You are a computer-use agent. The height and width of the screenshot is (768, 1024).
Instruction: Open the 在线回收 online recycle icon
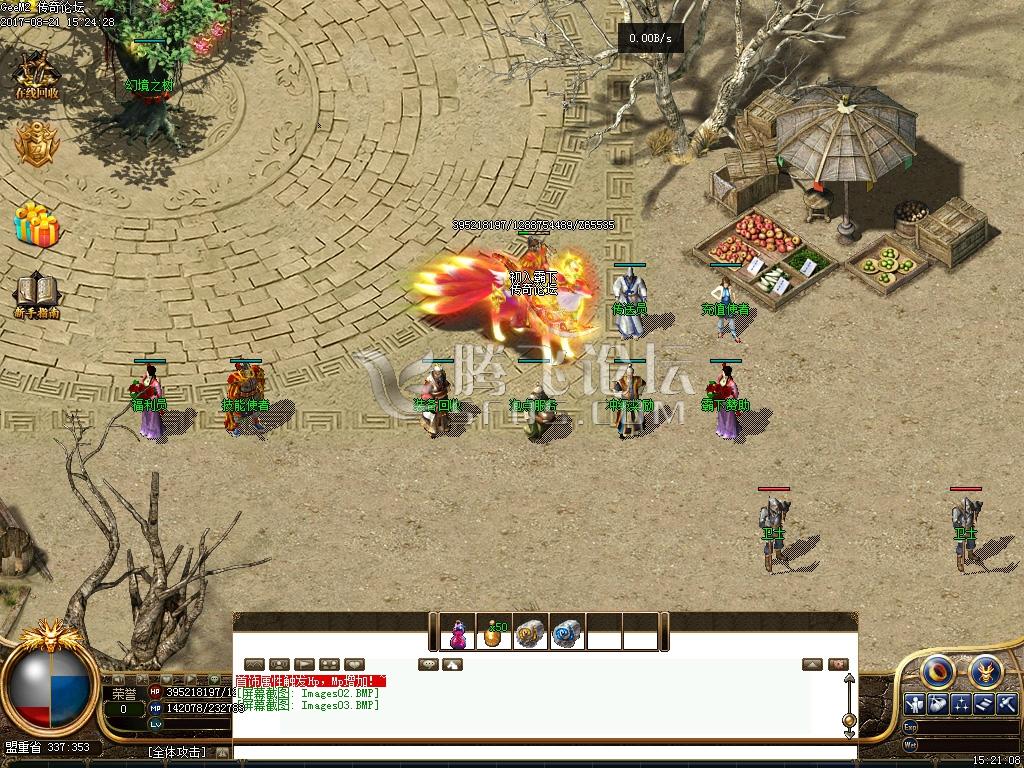[x=37, y=74]
